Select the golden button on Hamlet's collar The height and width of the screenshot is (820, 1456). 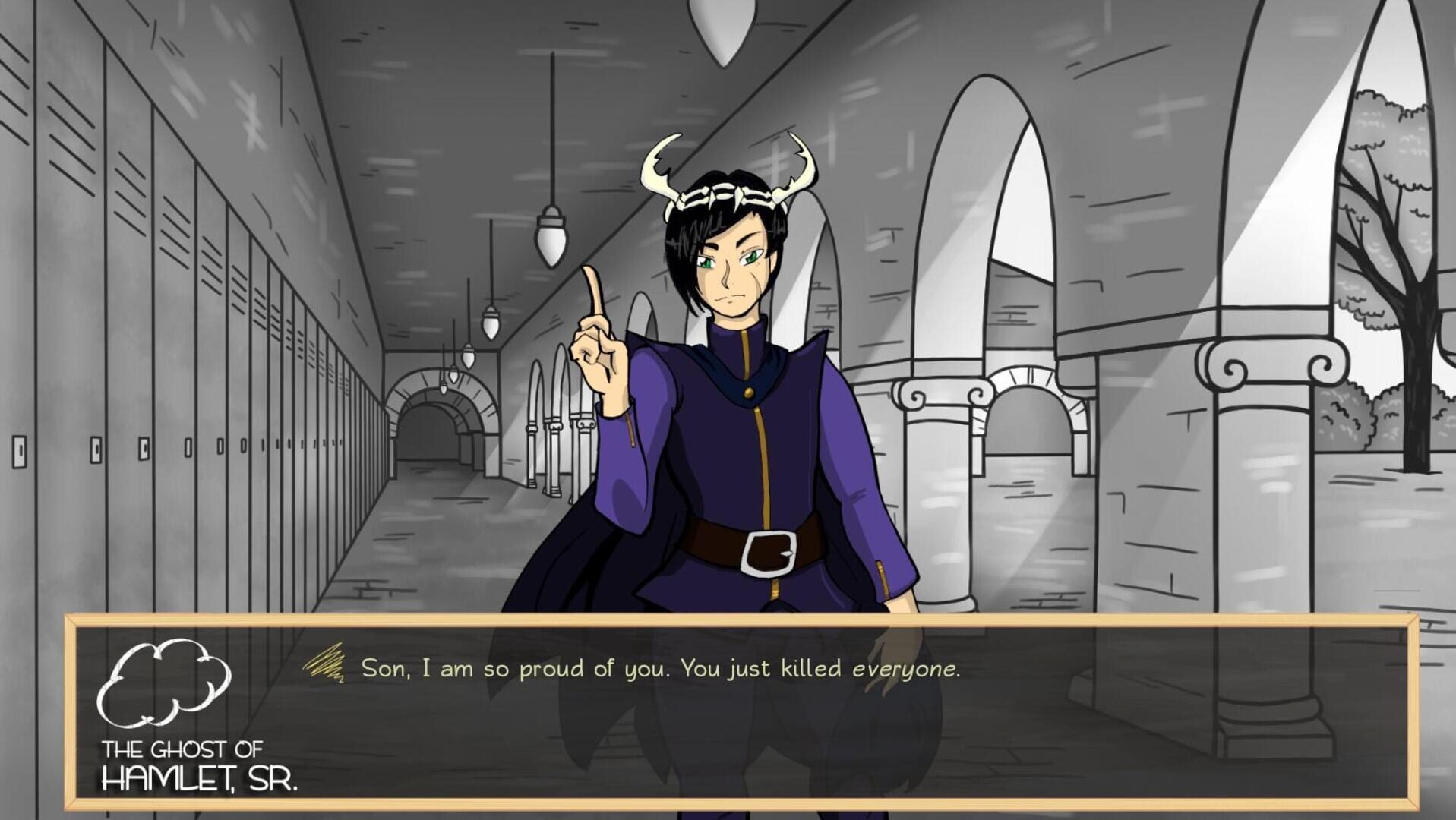[749, 394]
